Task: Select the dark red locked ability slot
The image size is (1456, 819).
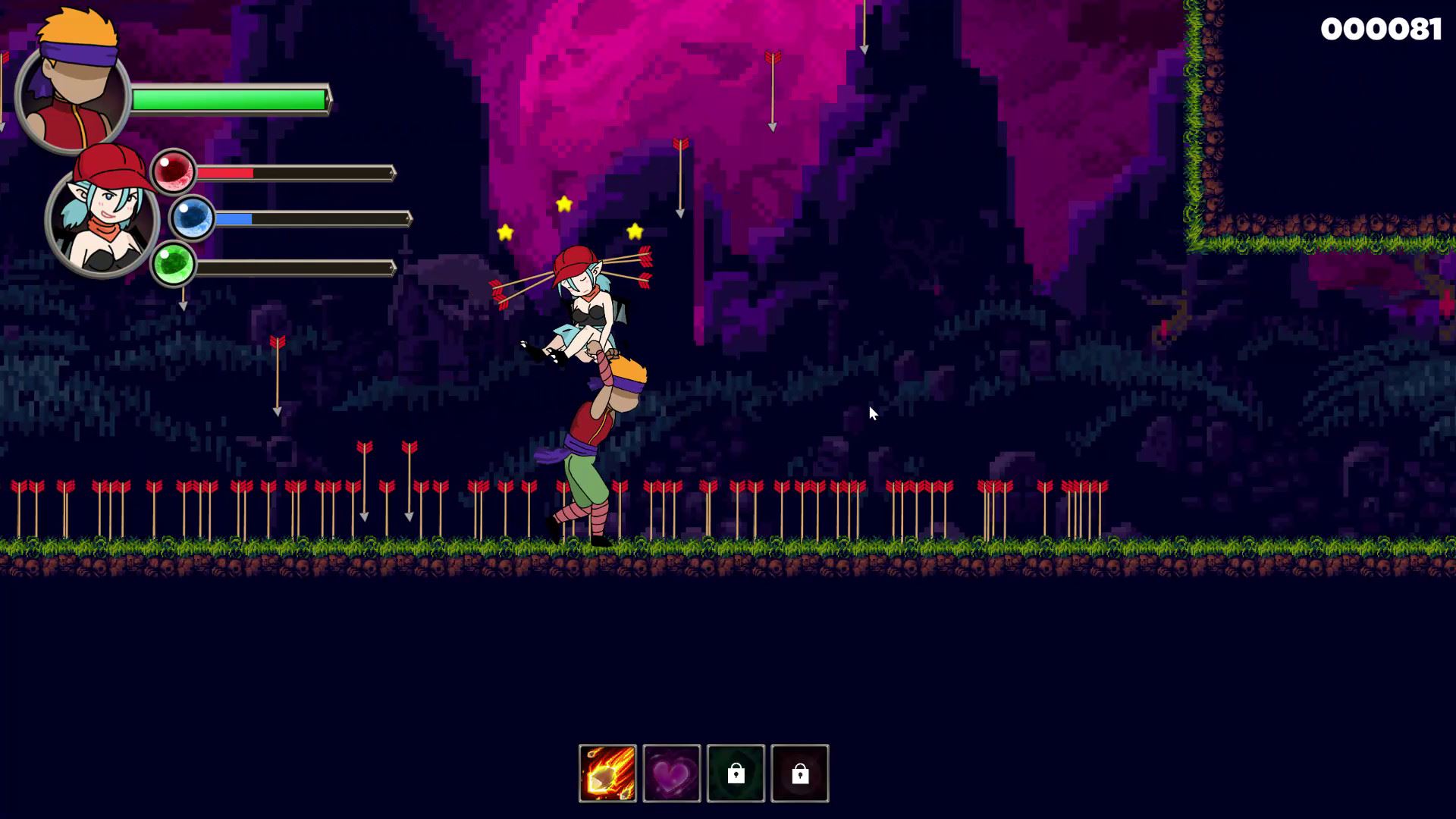Action: coord(800,773)
